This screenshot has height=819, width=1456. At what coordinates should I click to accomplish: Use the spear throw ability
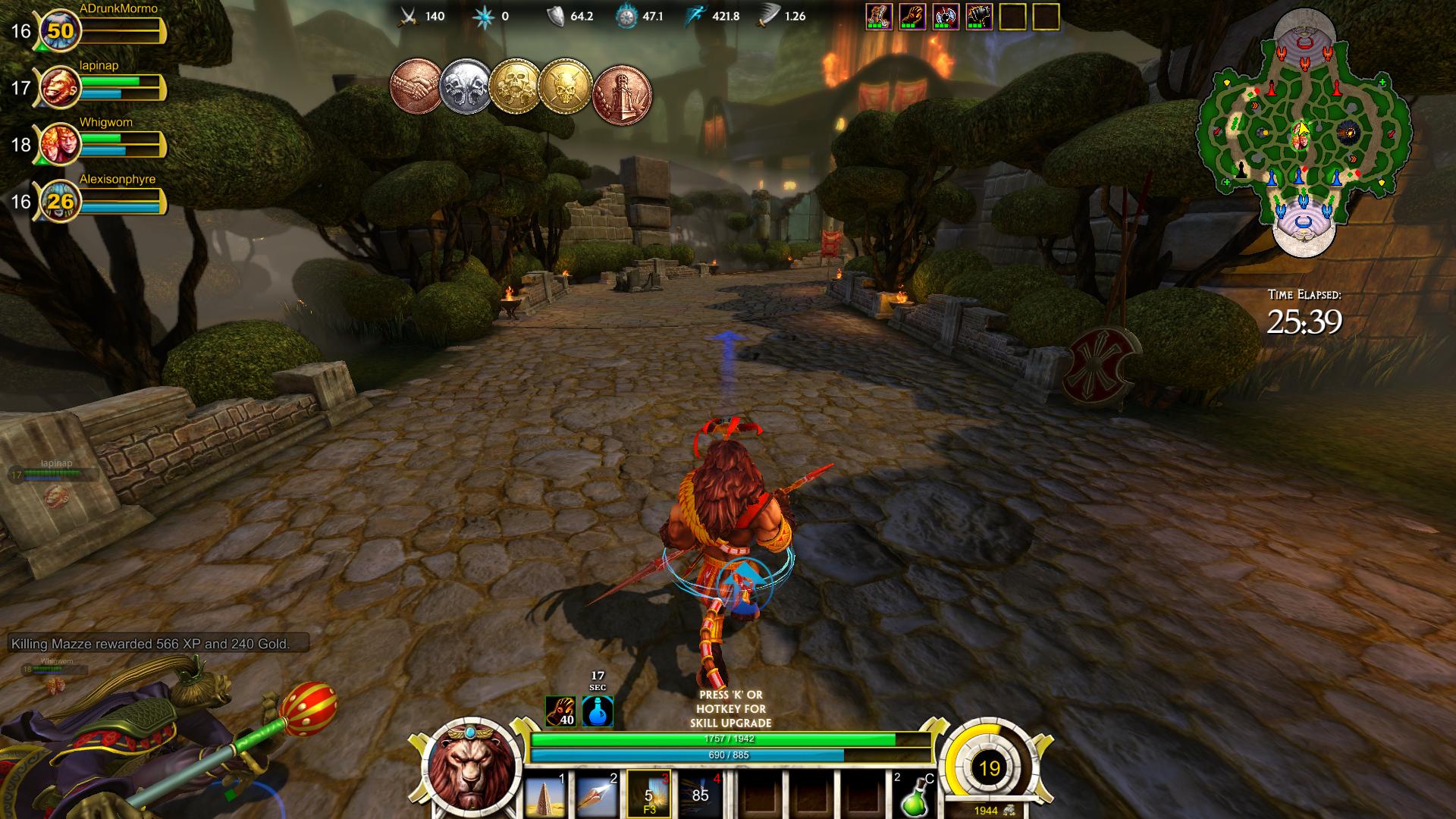(598, 793)
